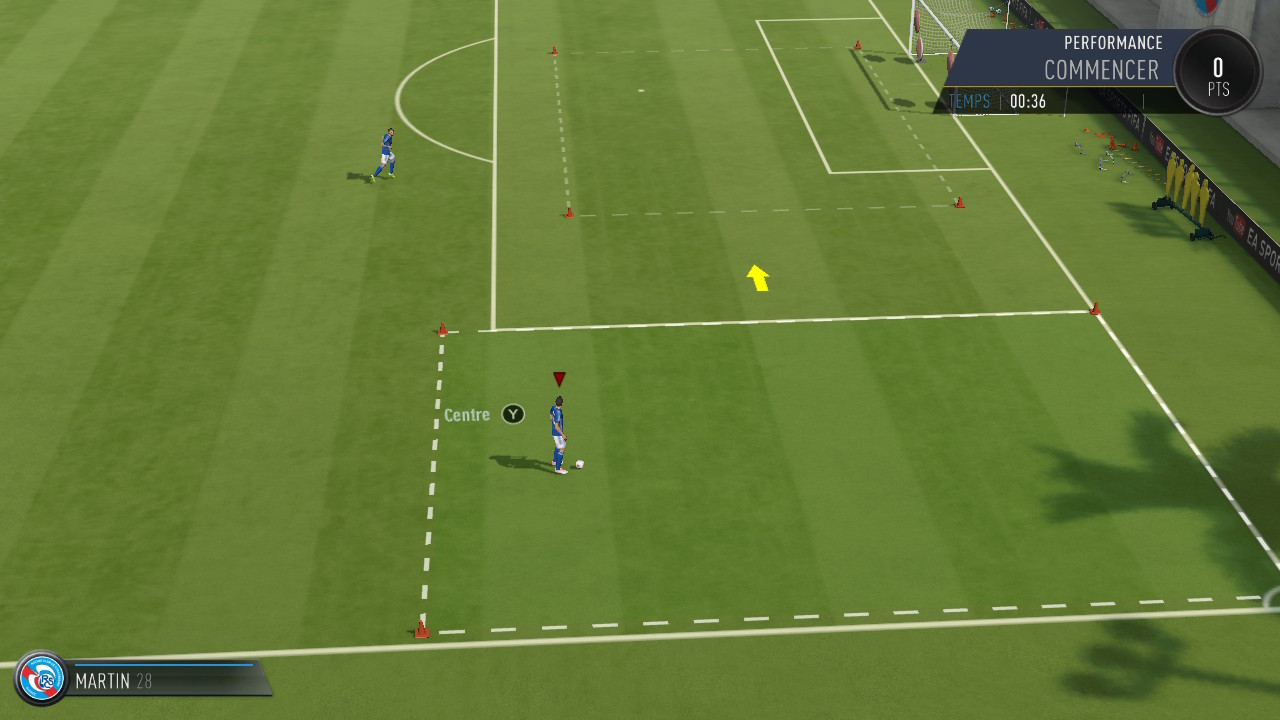Click the Y button prompt next to Centre
This screenshot has width=1280, height=720.
pyautogui.click(x=512, y=413)
